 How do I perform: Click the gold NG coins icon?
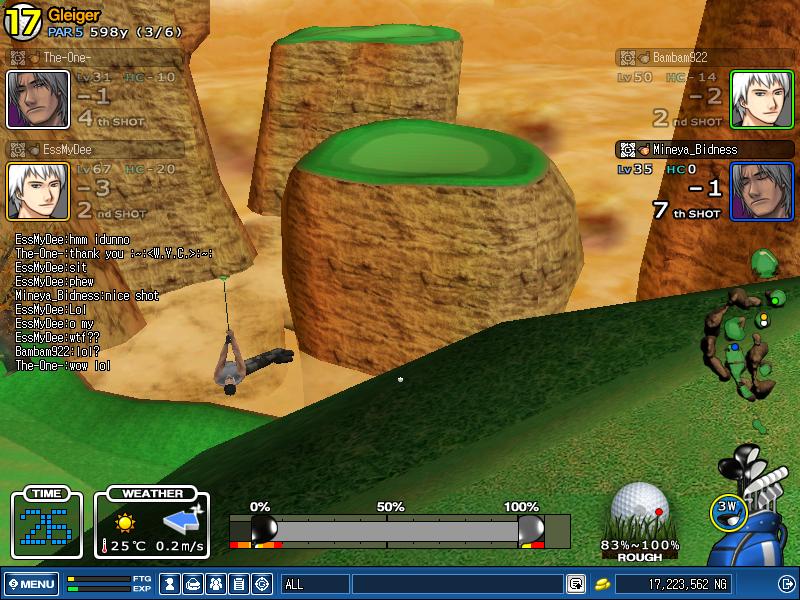(603, 584)
